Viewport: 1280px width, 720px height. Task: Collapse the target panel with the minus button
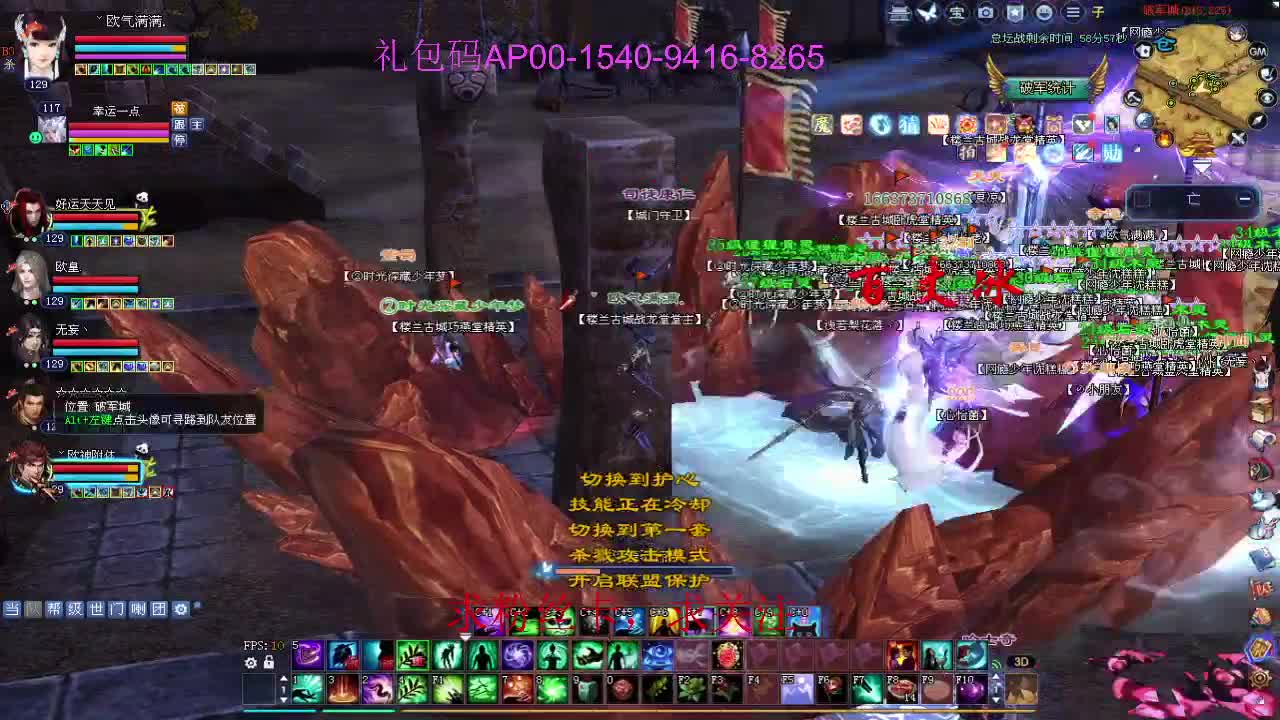coord(1244,200)
